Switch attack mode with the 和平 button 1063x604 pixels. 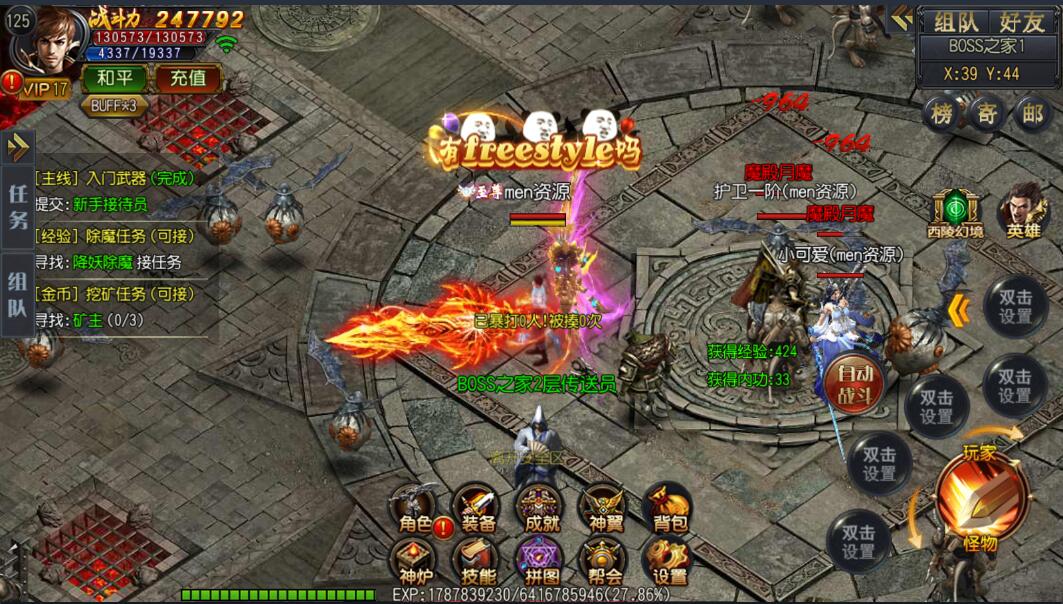pyautogui.click(x=114, y=78)
